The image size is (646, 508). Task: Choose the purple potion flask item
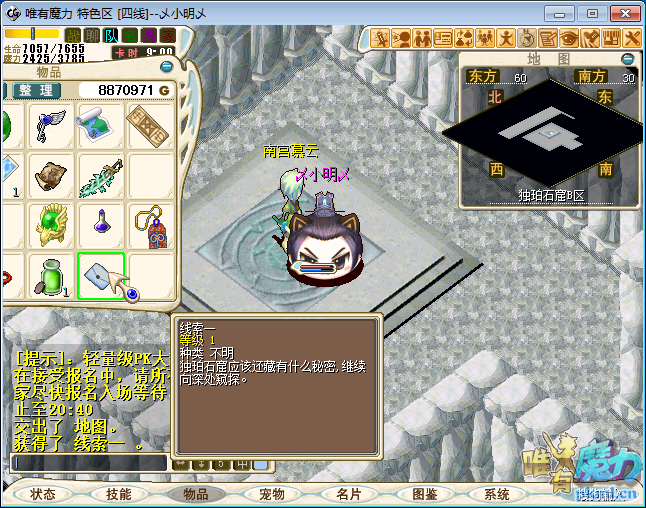[x=102, y=224]
